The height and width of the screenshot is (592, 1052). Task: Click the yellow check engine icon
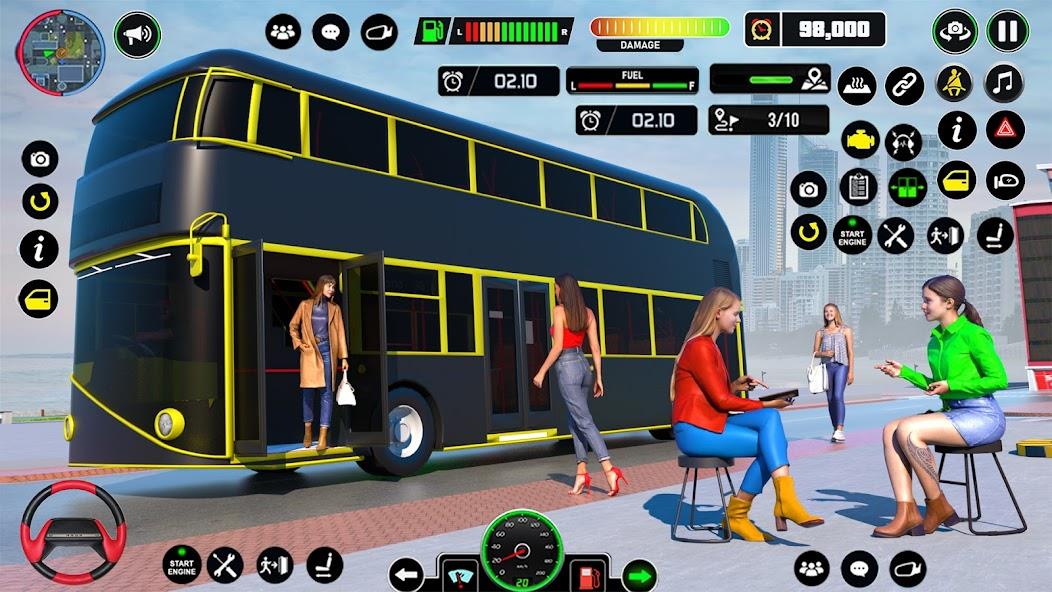point(860,140)
